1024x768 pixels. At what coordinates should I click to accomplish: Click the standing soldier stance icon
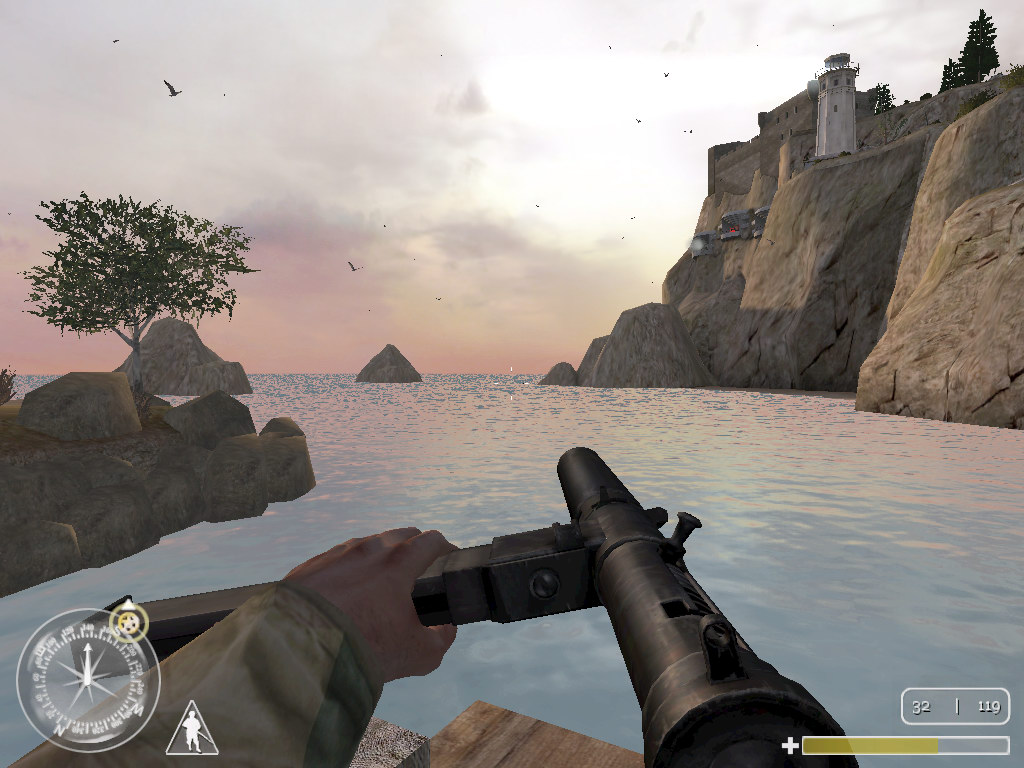click(x=192, y=729)
